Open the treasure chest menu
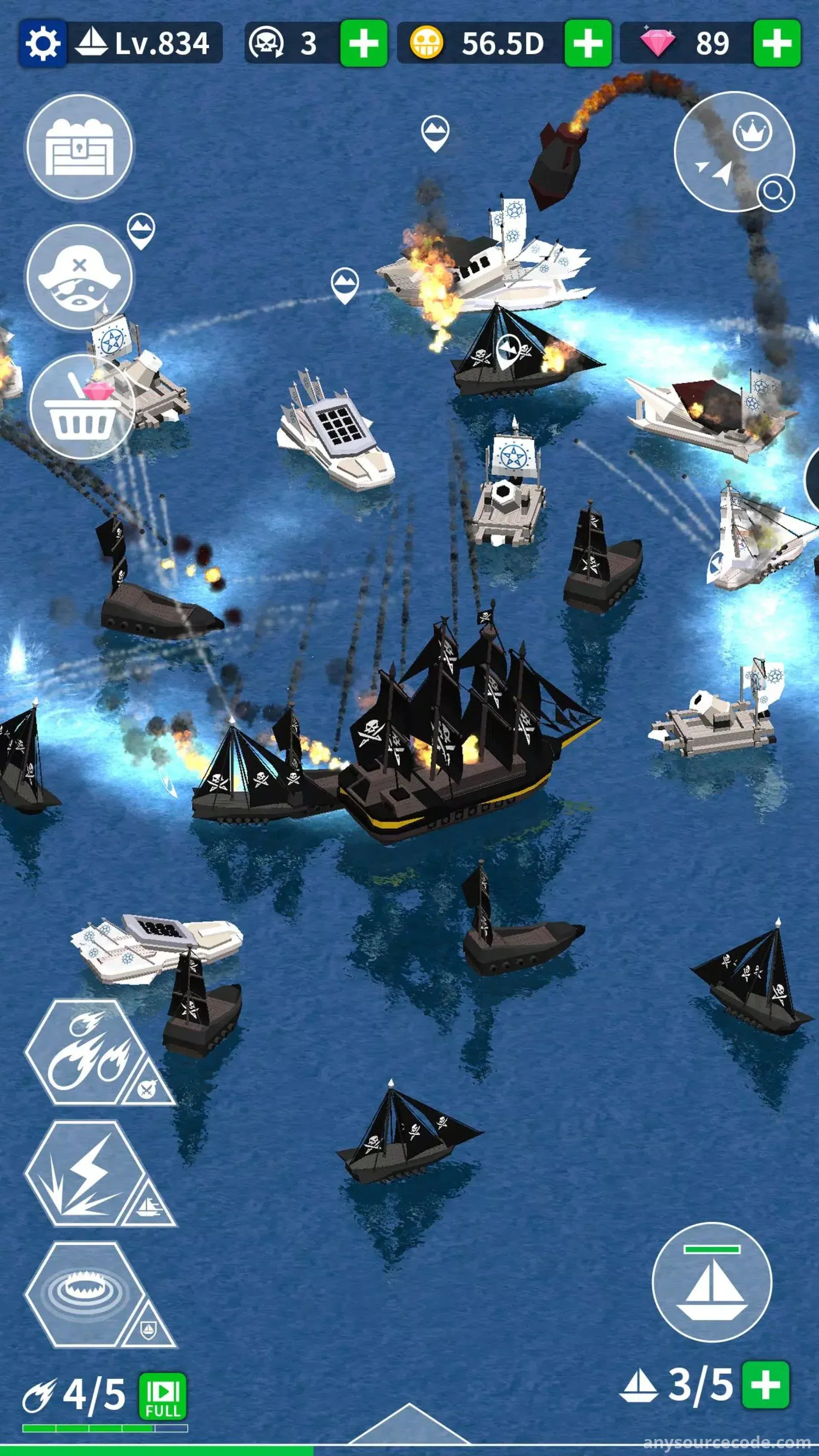The width and height of the screenshot is (819, 1456). (x=79, y=148)
